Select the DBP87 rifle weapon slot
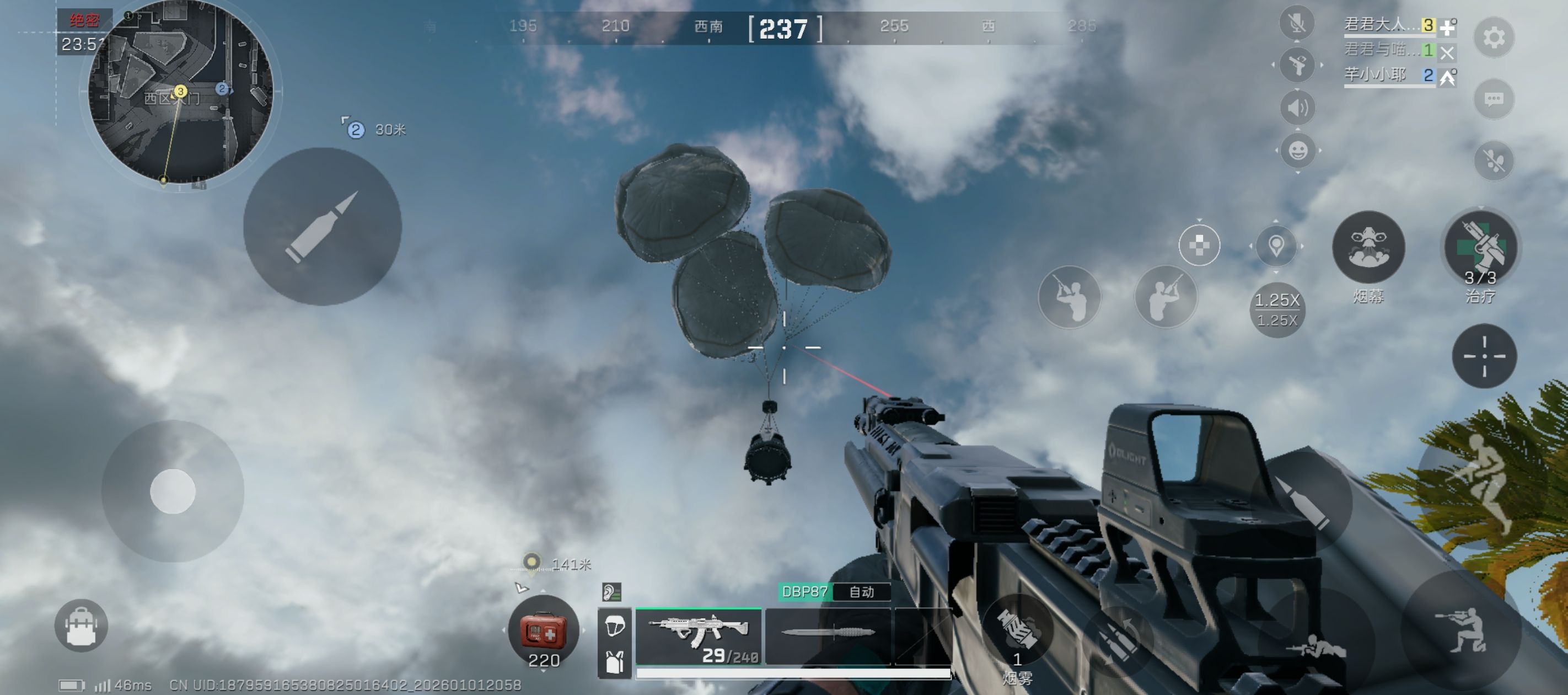The height and width of the screenshot is (695, 1568). pyautogui.click(x=698, y=637)
